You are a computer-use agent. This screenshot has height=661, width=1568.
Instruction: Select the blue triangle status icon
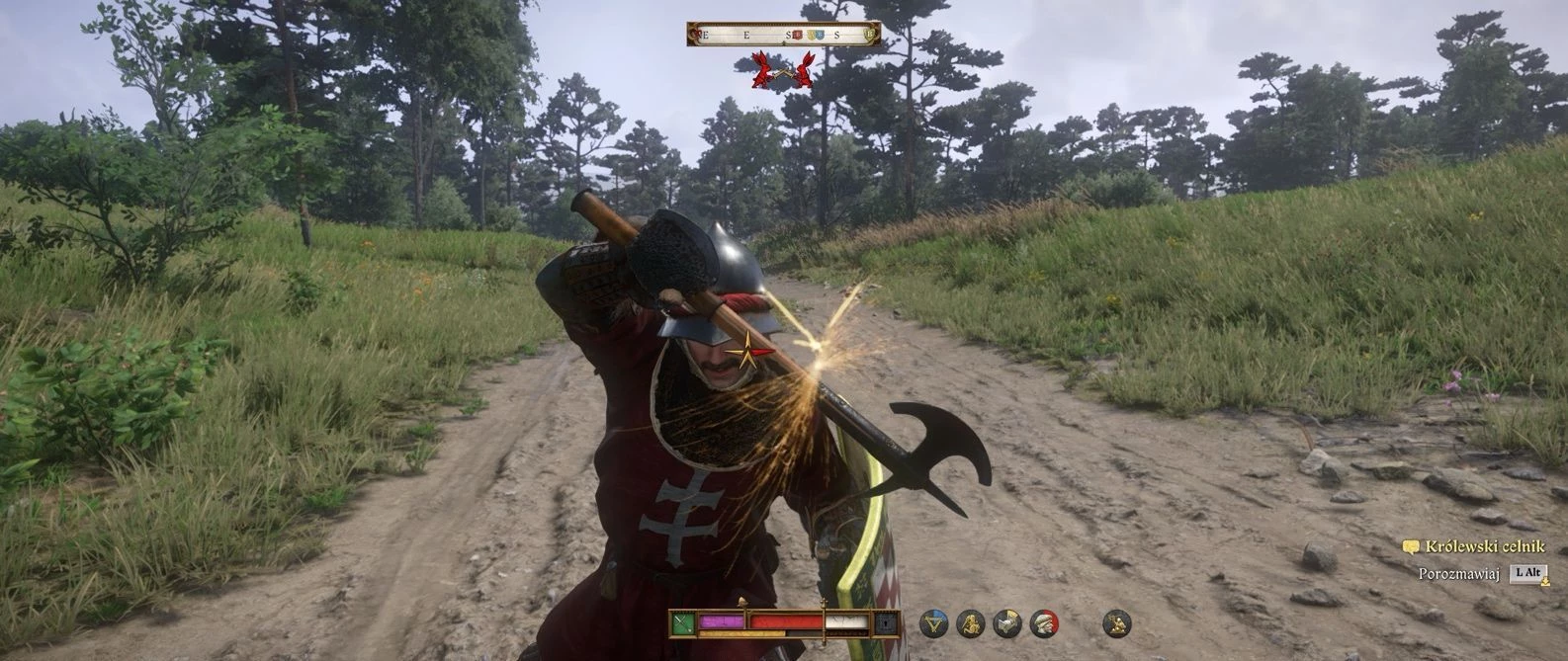pos(933,623)
